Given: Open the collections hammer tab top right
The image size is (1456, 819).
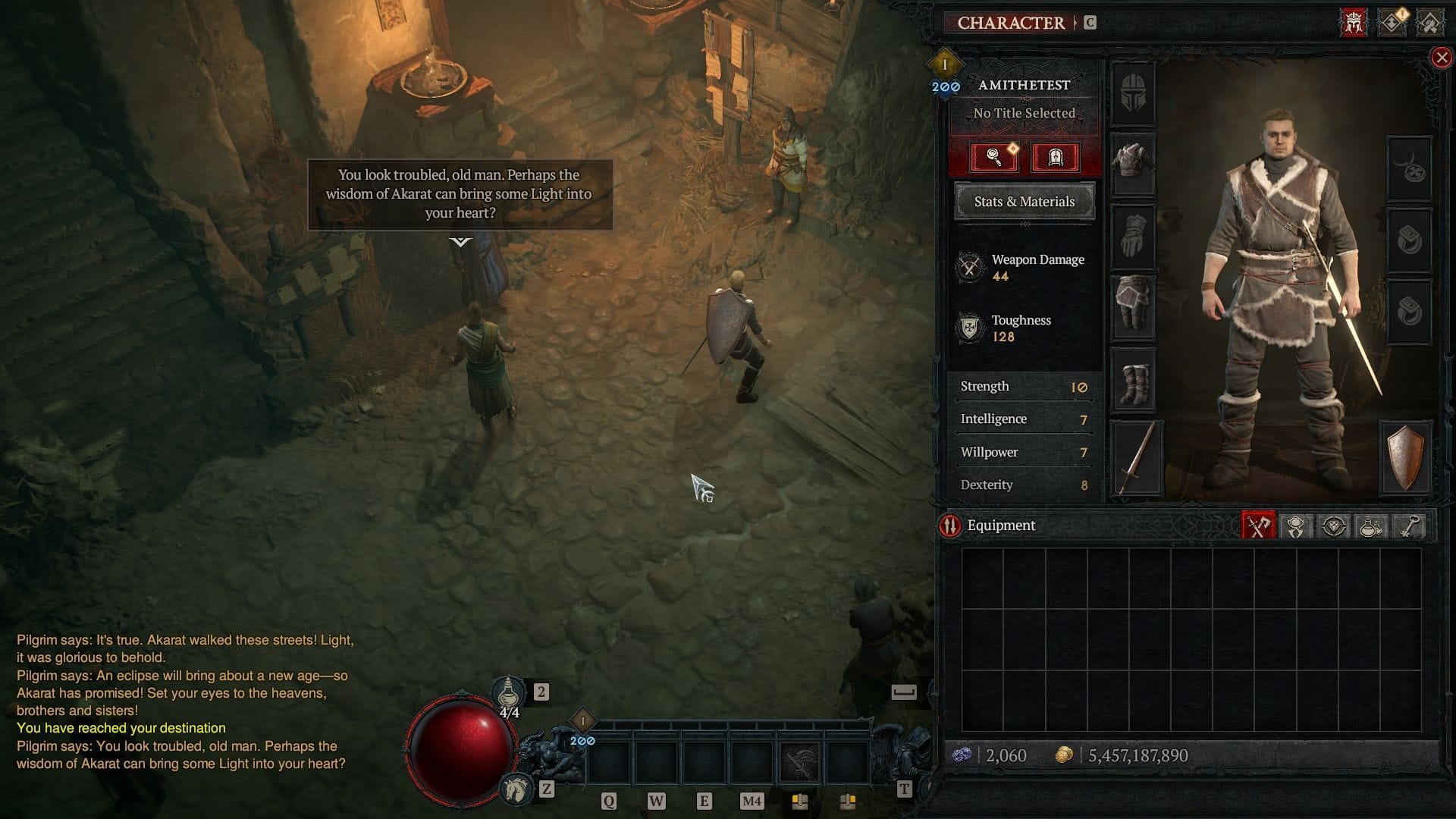Looking at the screenshot, I should coord(1429,22).
